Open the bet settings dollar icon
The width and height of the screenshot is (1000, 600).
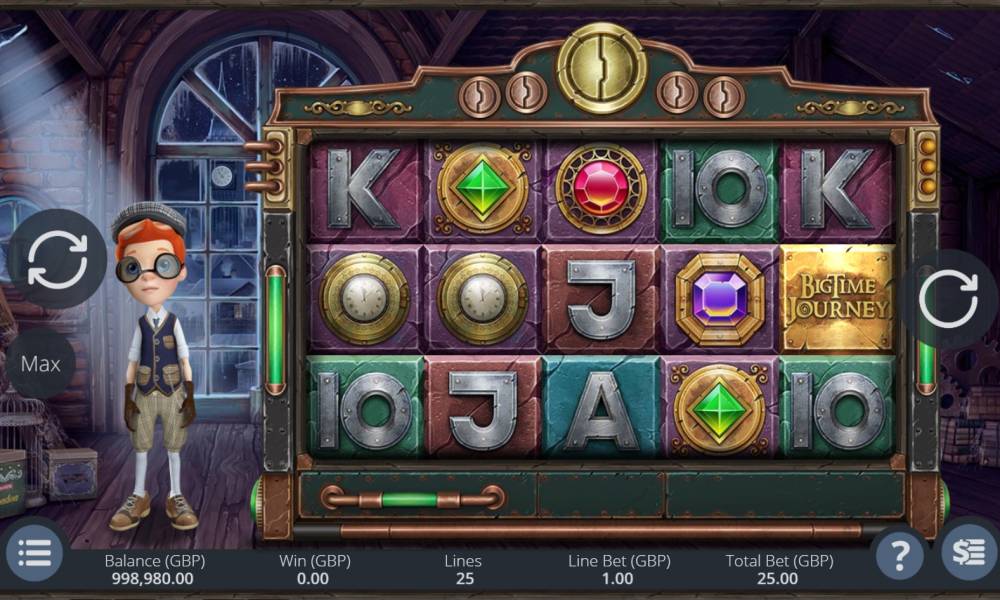[968, 553]
